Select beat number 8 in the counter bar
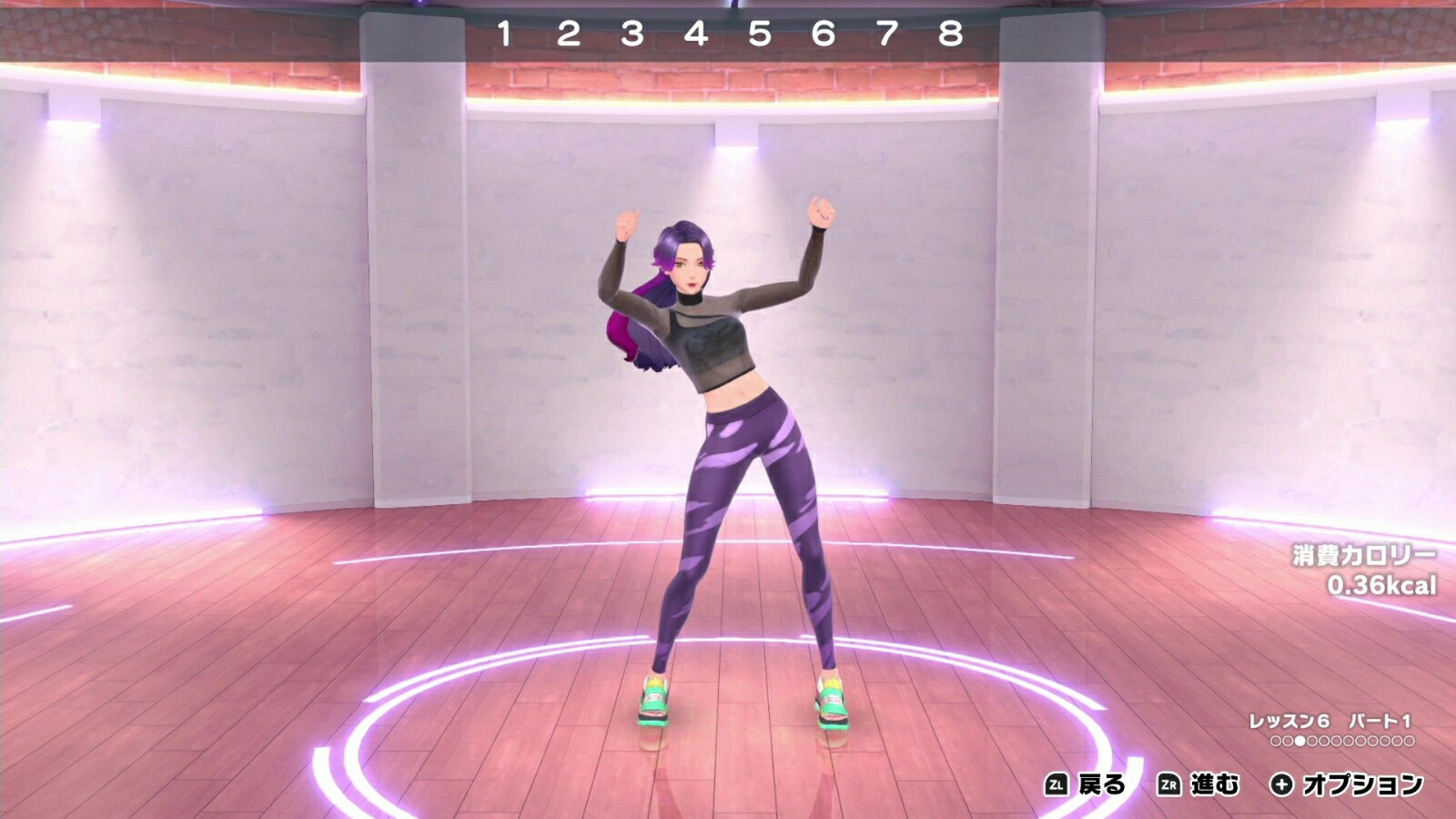 [x=949, y=32]
